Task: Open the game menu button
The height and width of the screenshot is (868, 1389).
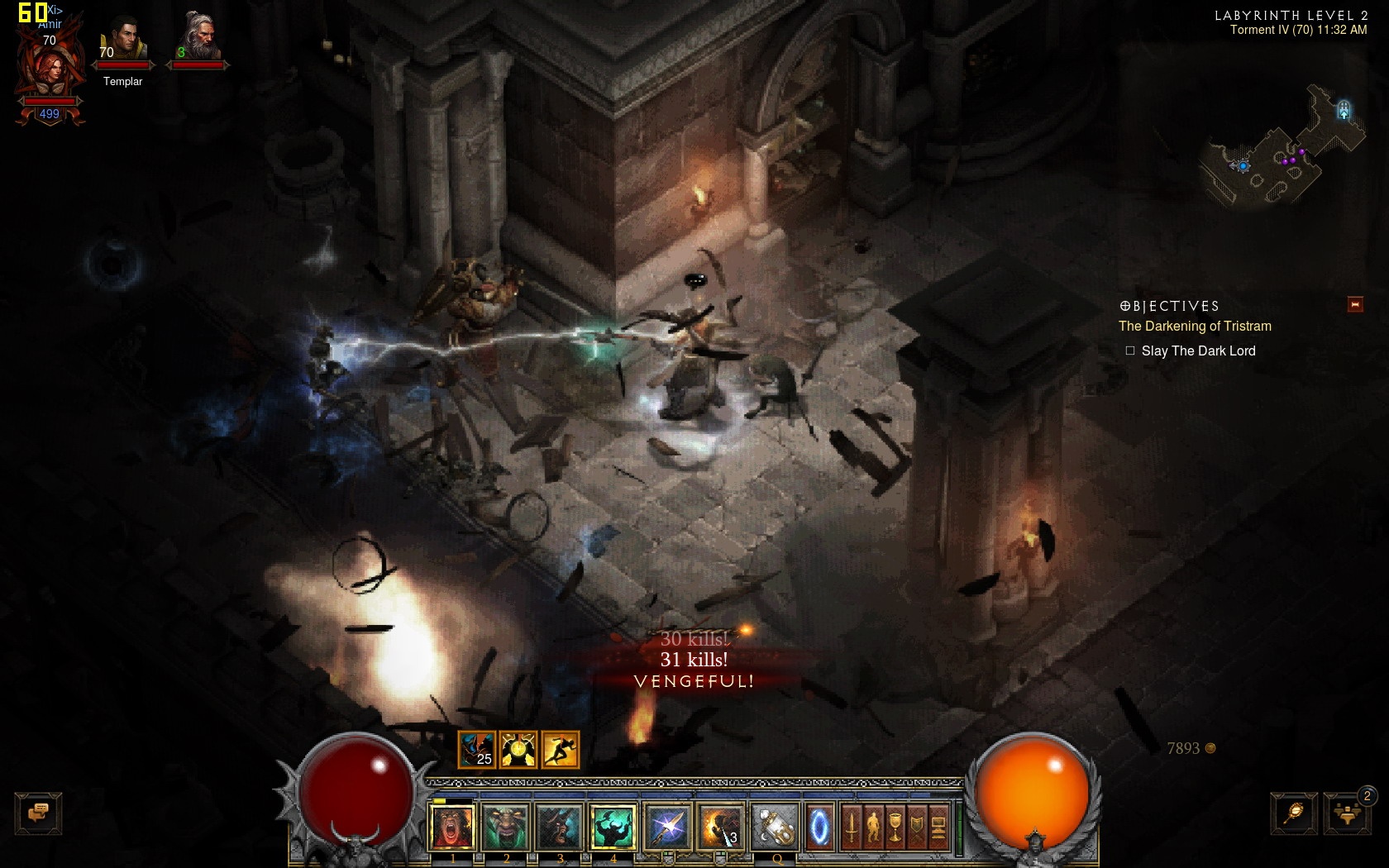Action: [x=938, y=827]
